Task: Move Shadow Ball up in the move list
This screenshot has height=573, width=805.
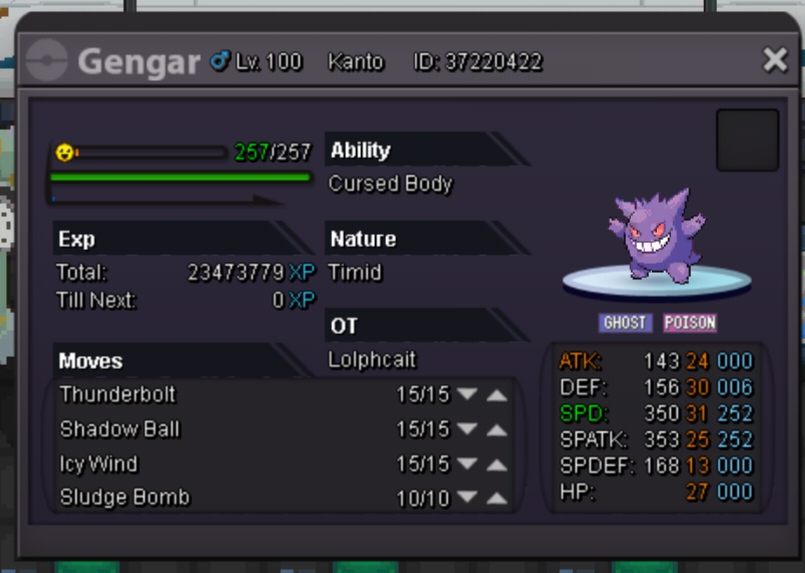Action: 497,430
